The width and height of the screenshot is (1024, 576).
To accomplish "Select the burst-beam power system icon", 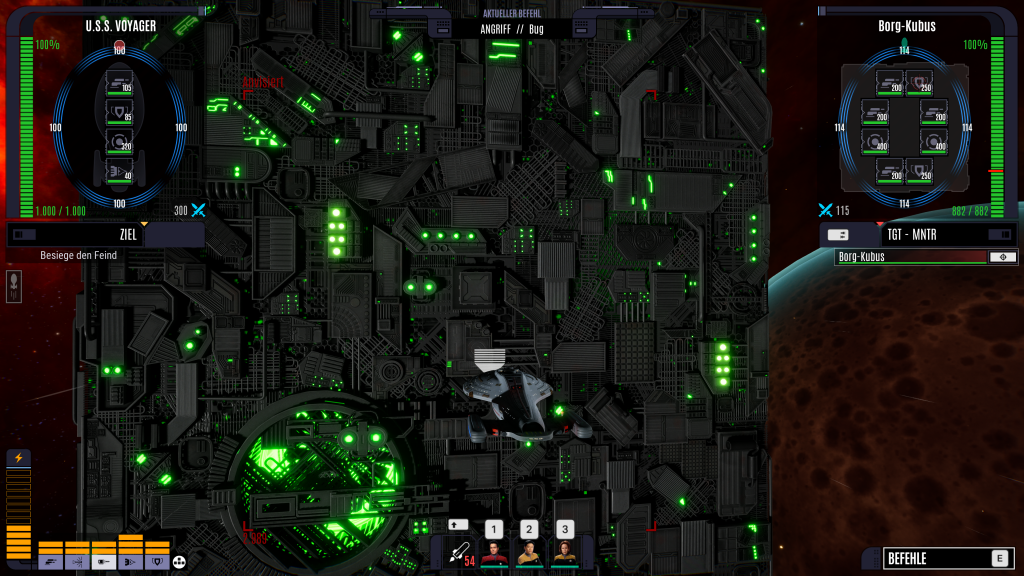I will pos(77,563).
